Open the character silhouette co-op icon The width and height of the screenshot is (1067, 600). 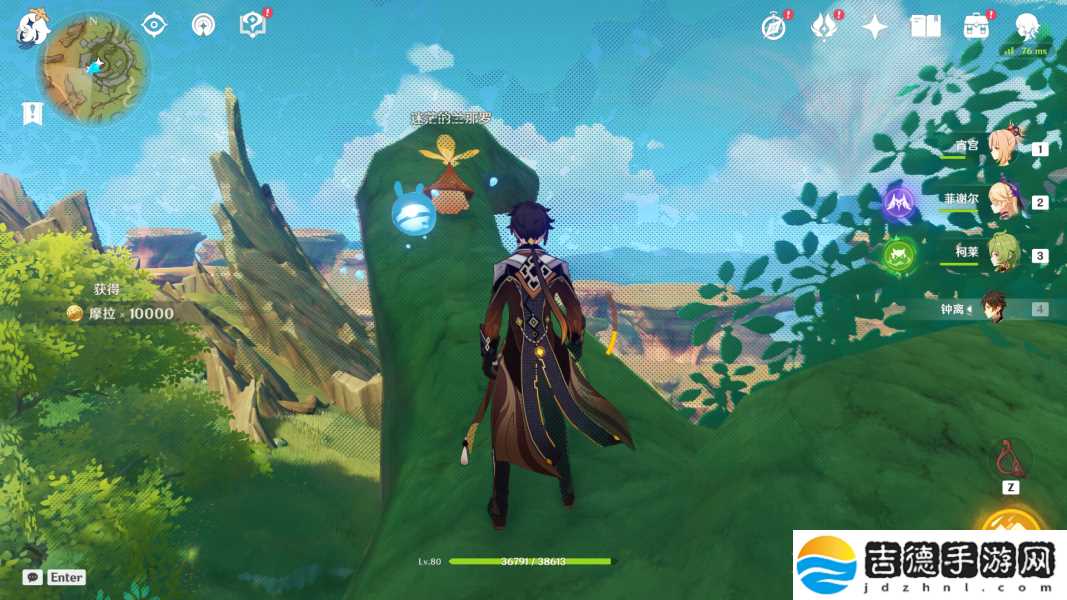coord(1026,27)
